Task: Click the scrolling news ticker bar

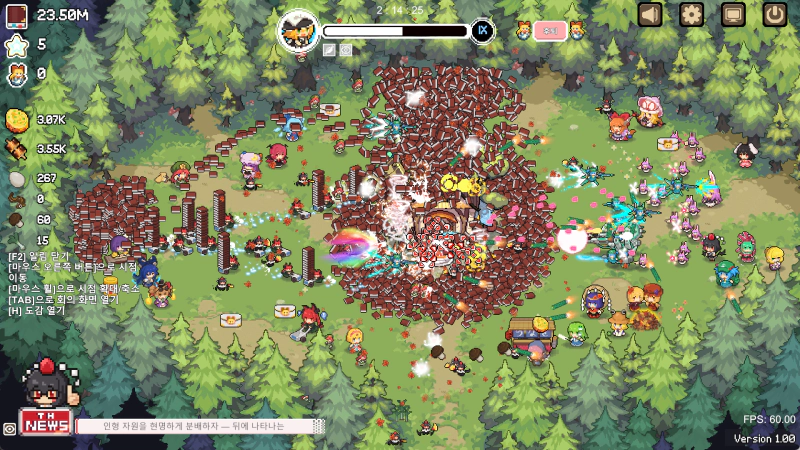Action: [x=202, y=426]
